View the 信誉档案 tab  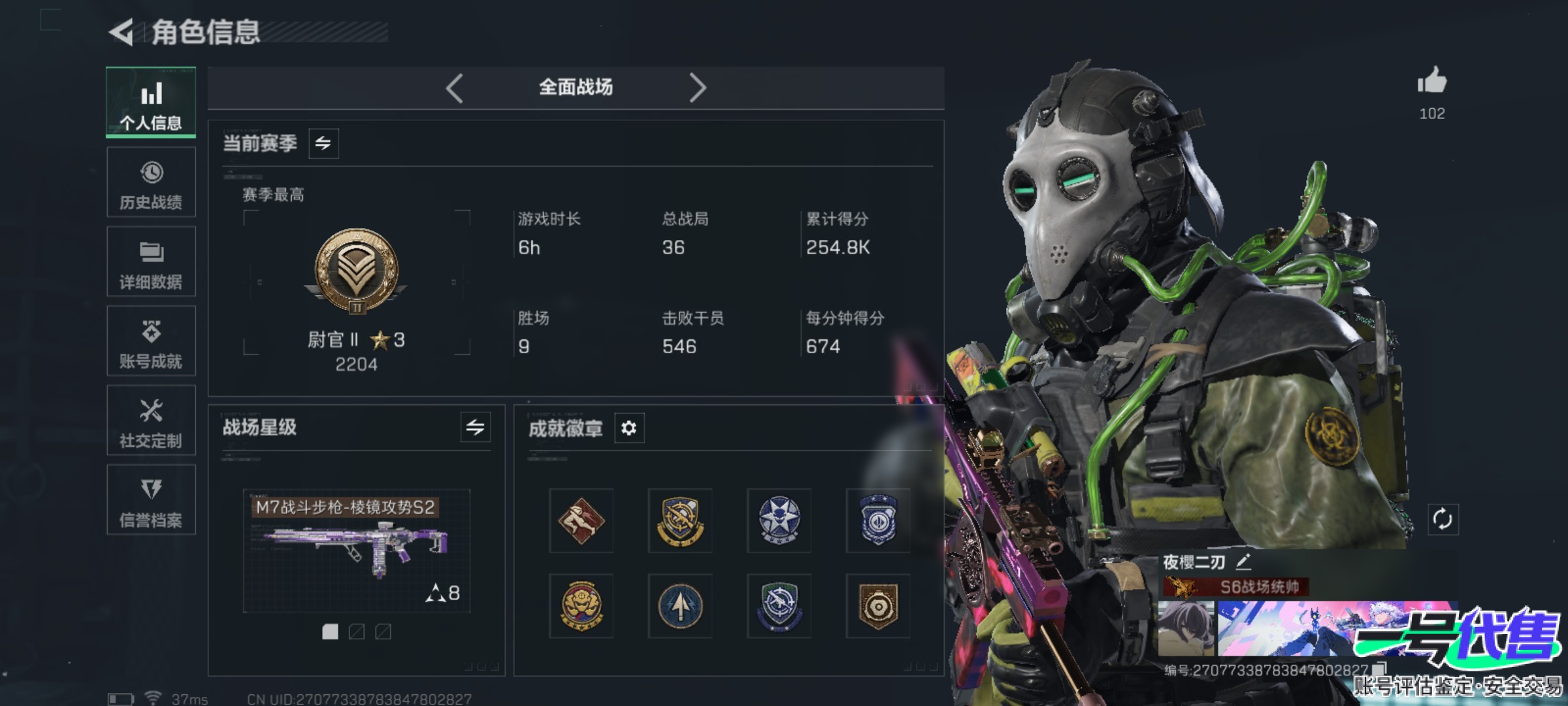pos(151,500)
